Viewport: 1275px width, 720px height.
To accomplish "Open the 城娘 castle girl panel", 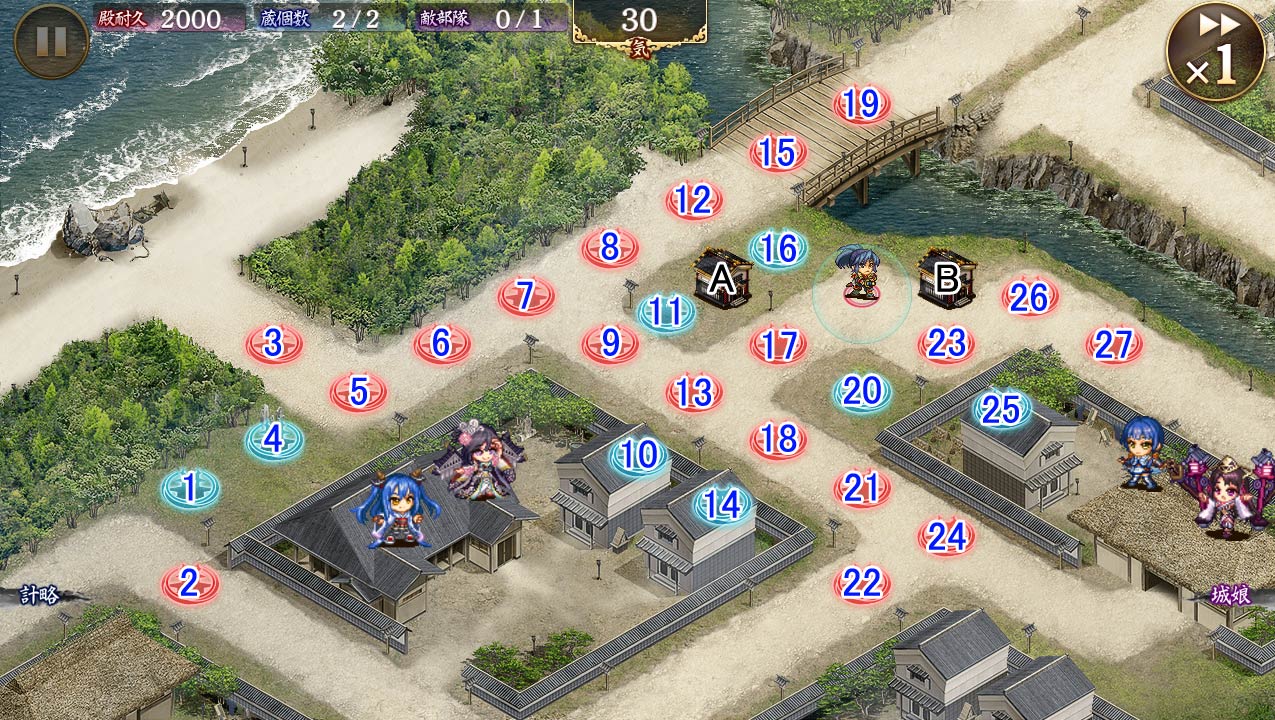I will tap(1230, 596).
